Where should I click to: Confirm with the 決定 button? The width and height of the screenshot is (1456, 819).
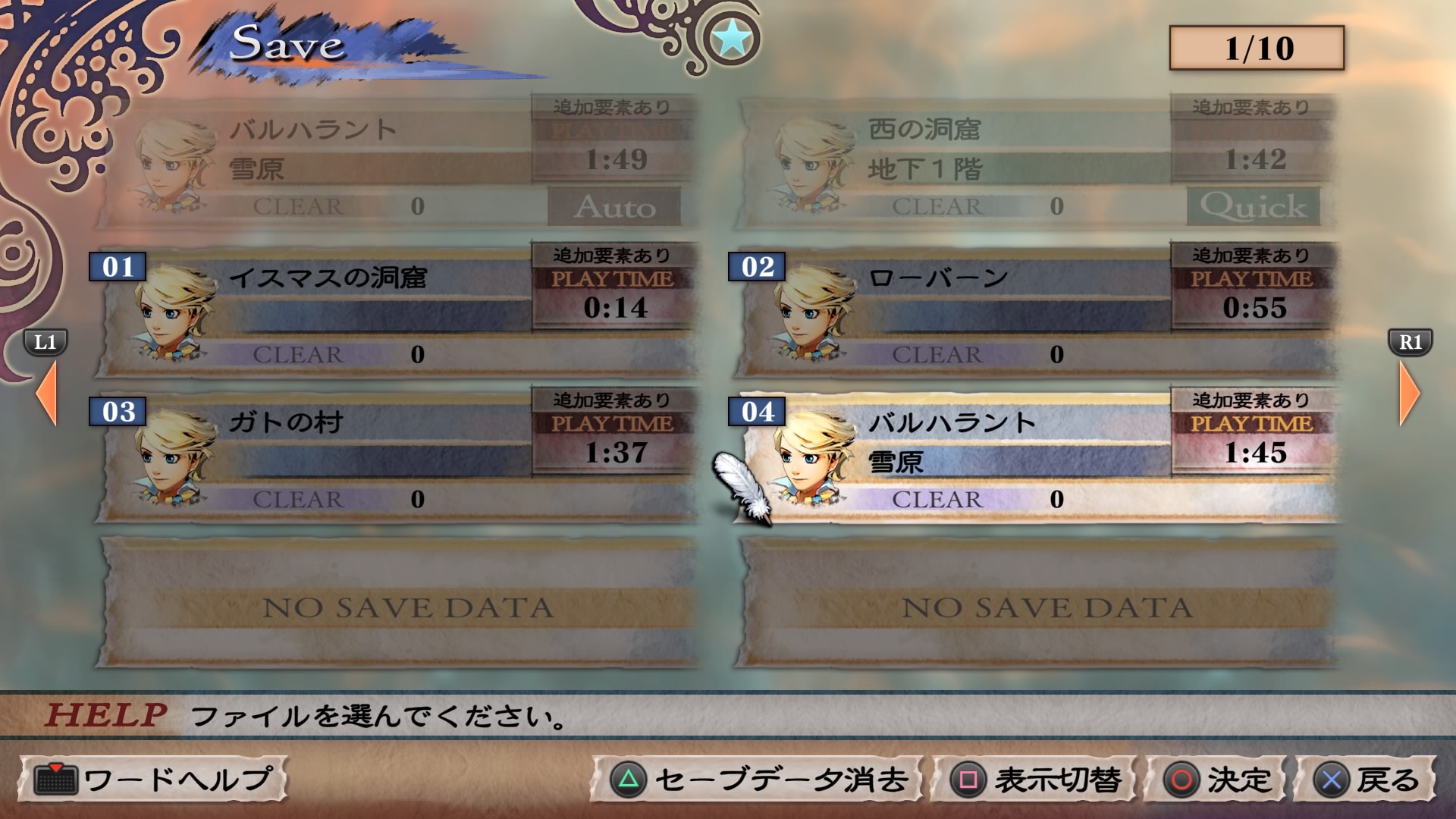tap(1216, 780)
